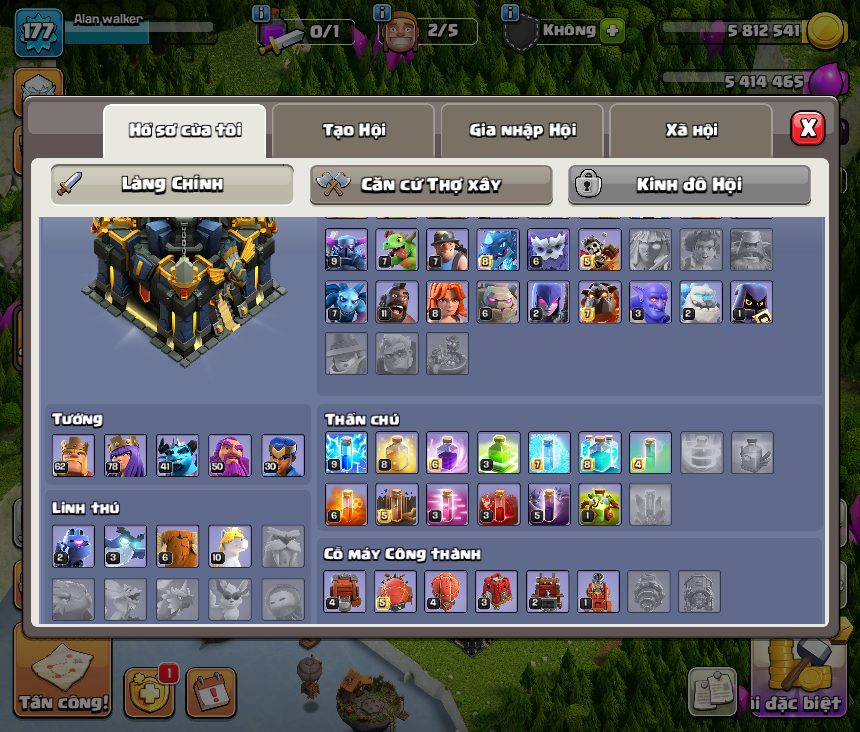Viewport: 860px width, 732px height.
Task: Select the Xã hội tab
Action: 691,130
